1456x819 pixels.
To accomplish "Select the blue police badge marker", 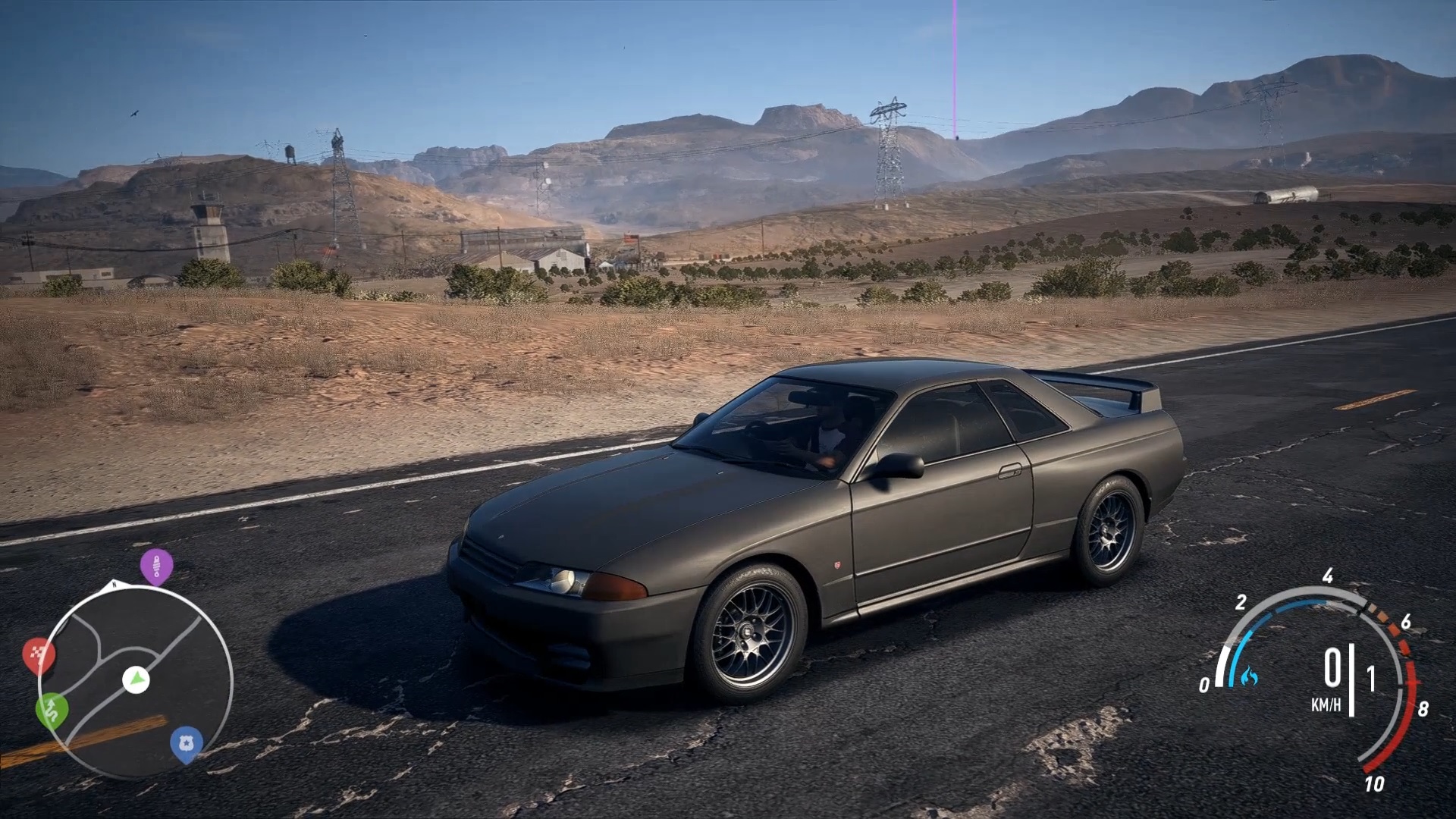I will point(186,742).
